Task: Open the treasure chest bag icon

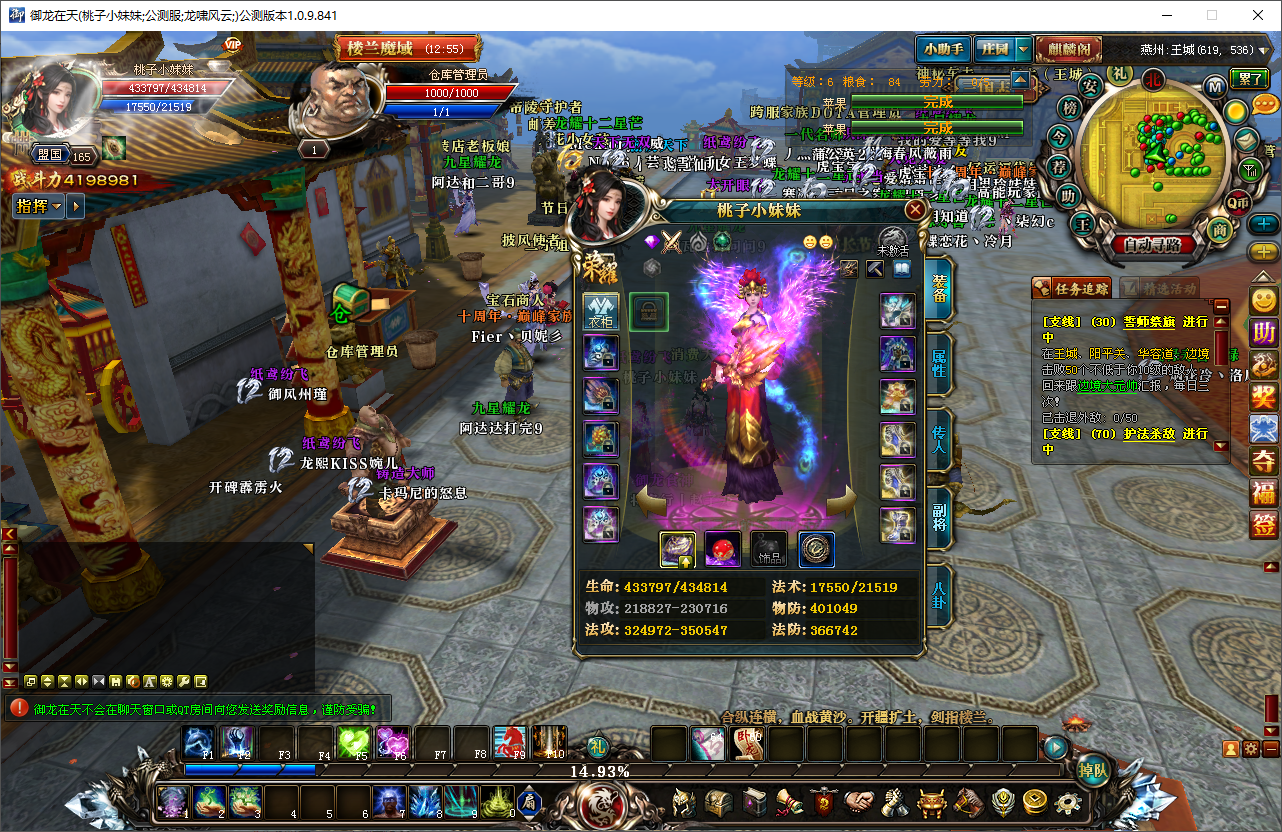Action: coord(719,801)
